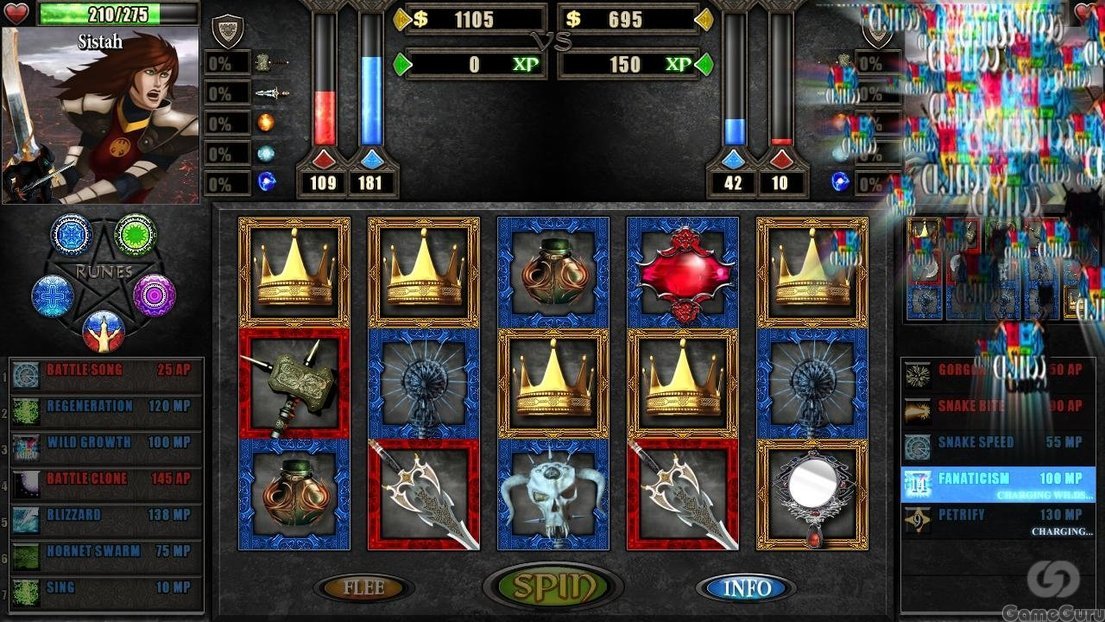1105x622 pixels.
Task: Activate the green rune
Action: (x=135, y=234)
